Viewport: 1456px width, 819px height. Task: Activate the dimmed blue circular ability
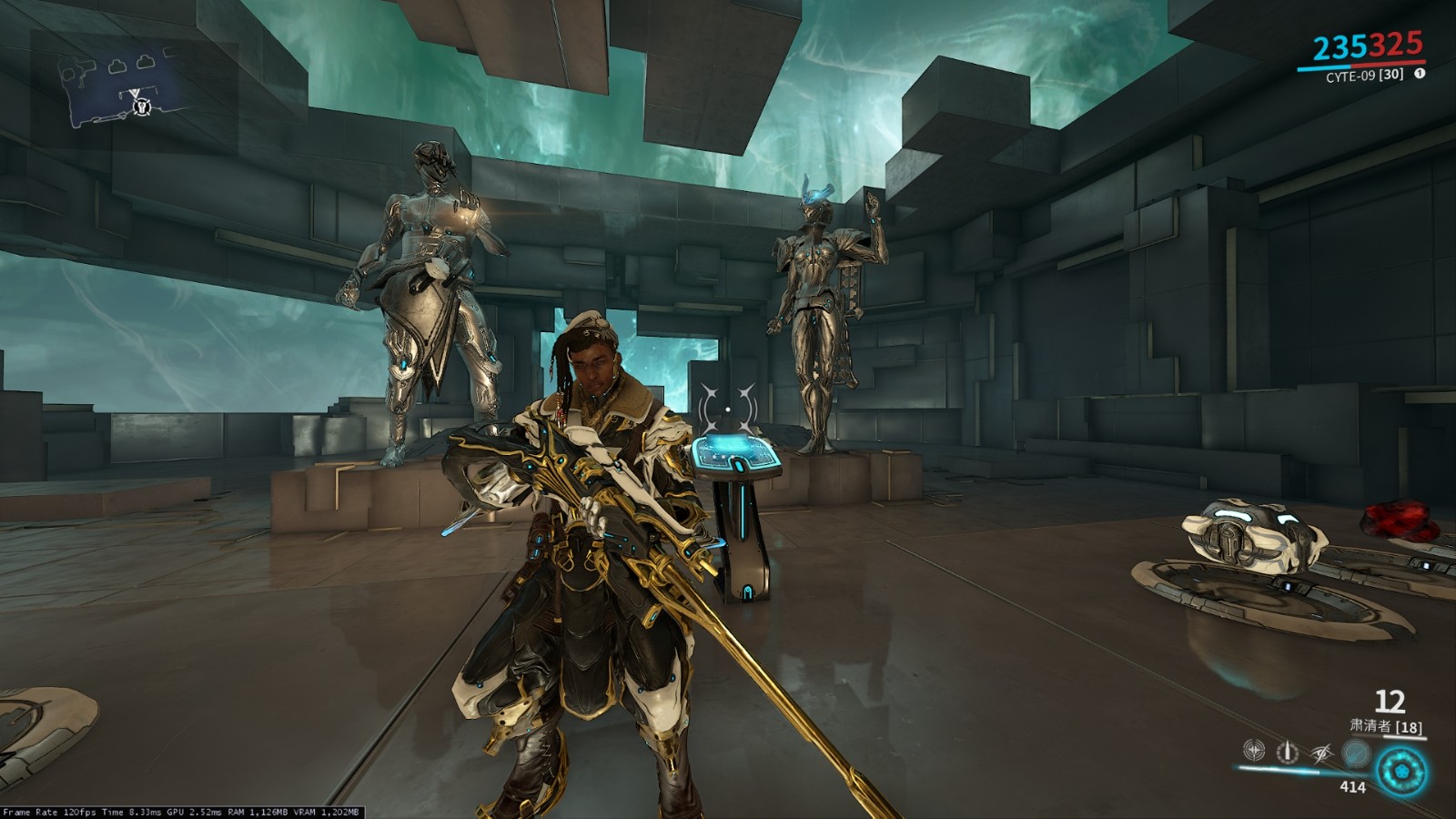(x=1356, y=753)
